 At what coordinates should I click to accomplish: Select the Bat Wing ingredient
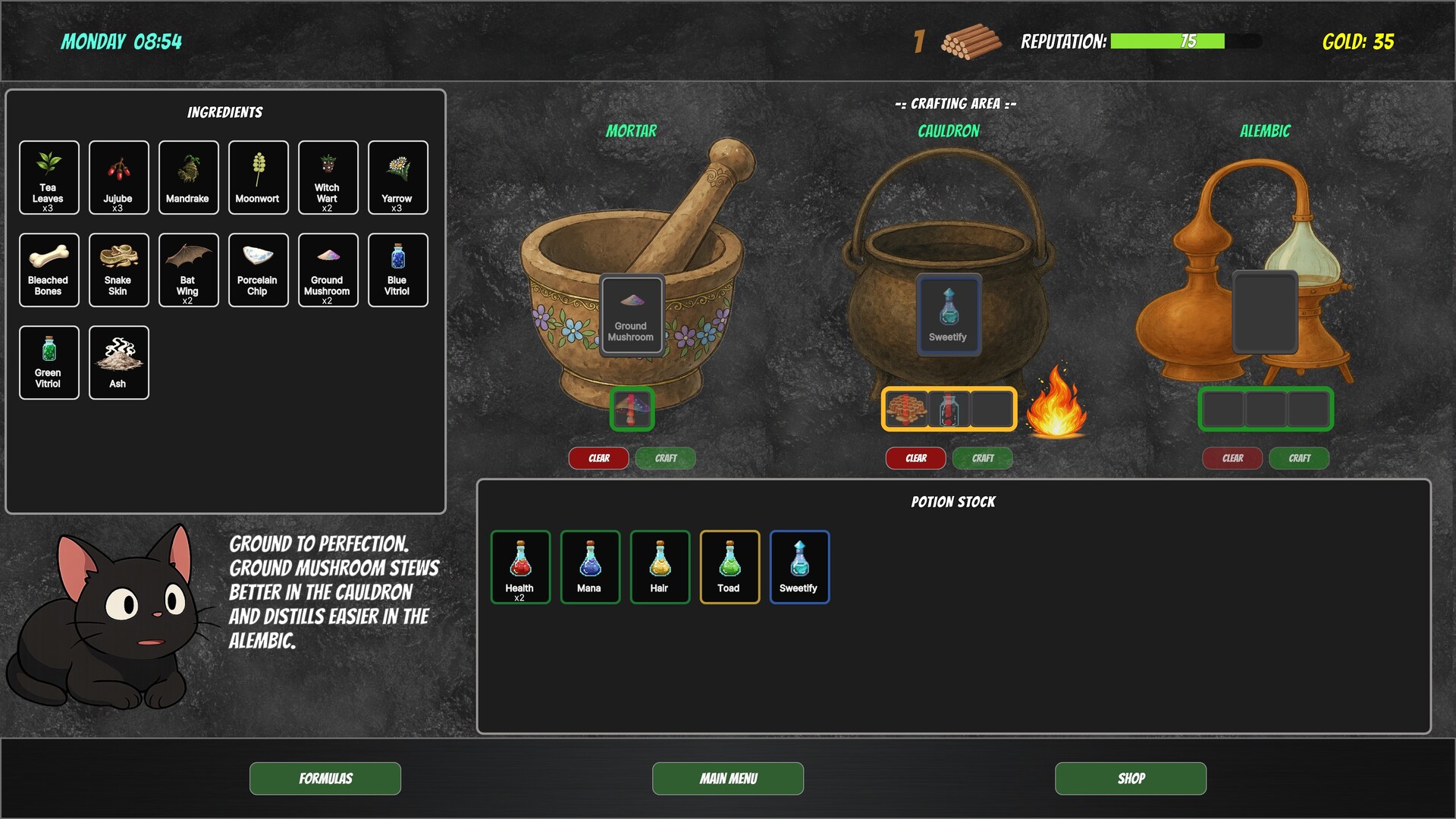pyautogui.click(x=188, y=270)
